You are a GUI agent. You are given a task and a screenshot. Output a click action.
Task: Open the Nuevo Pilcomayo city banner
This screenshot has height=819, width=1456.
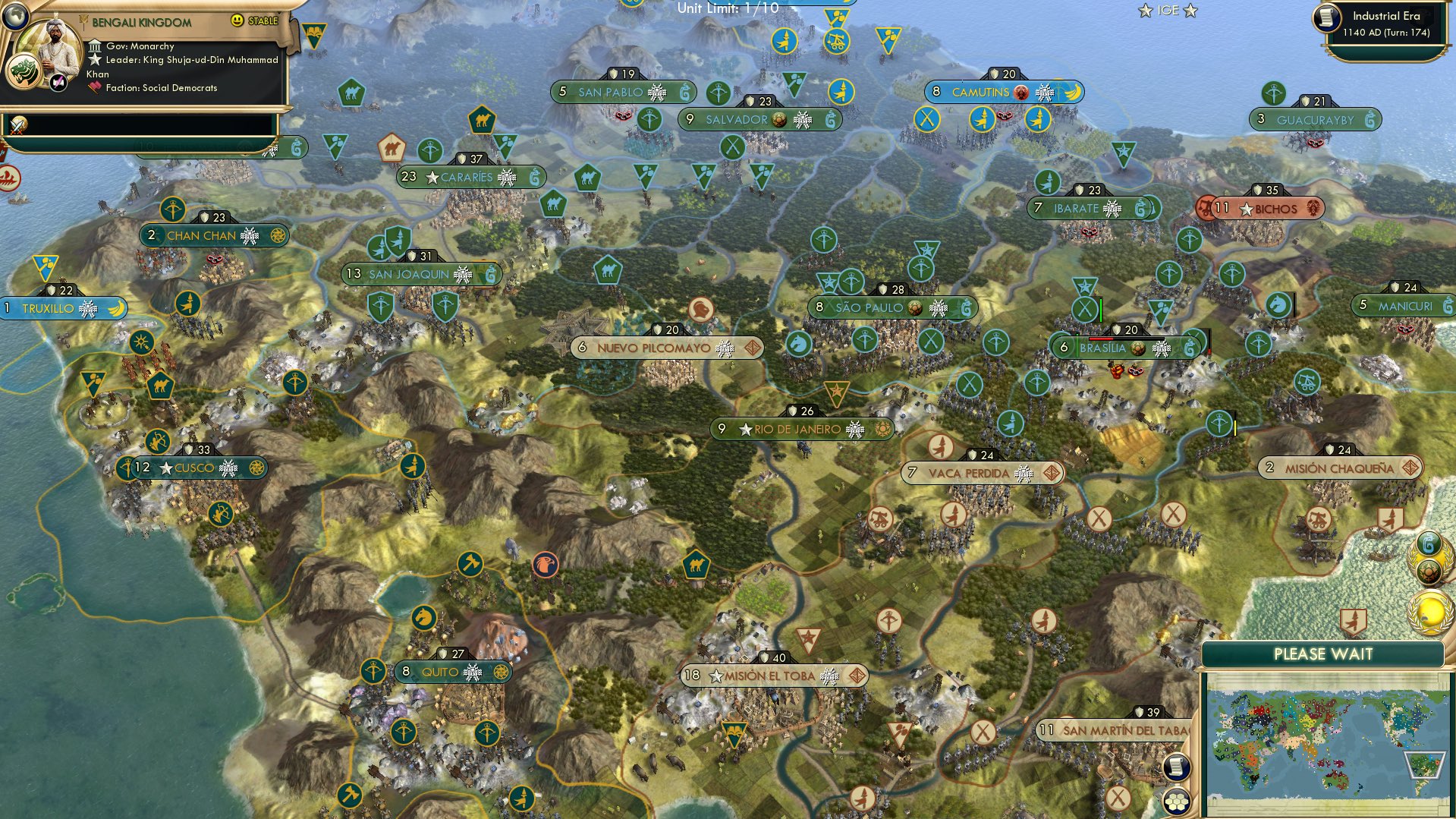[x=654, y=348]
